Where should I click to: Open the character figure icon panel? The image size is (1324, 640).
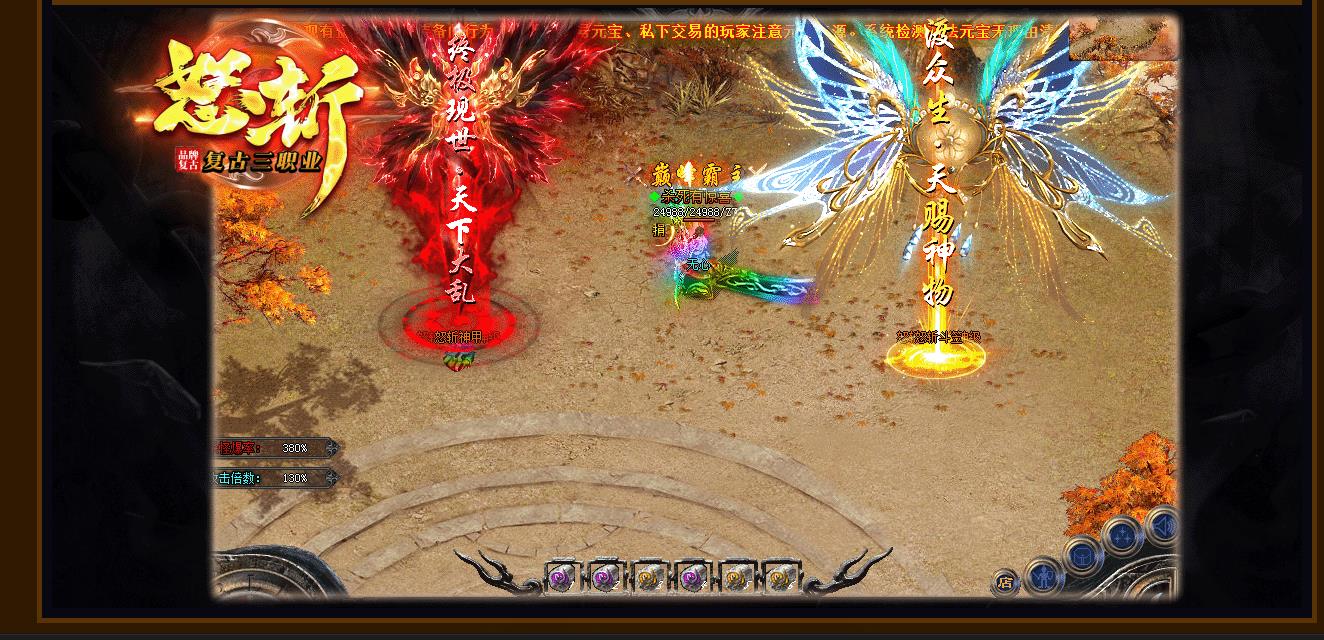1044,575
